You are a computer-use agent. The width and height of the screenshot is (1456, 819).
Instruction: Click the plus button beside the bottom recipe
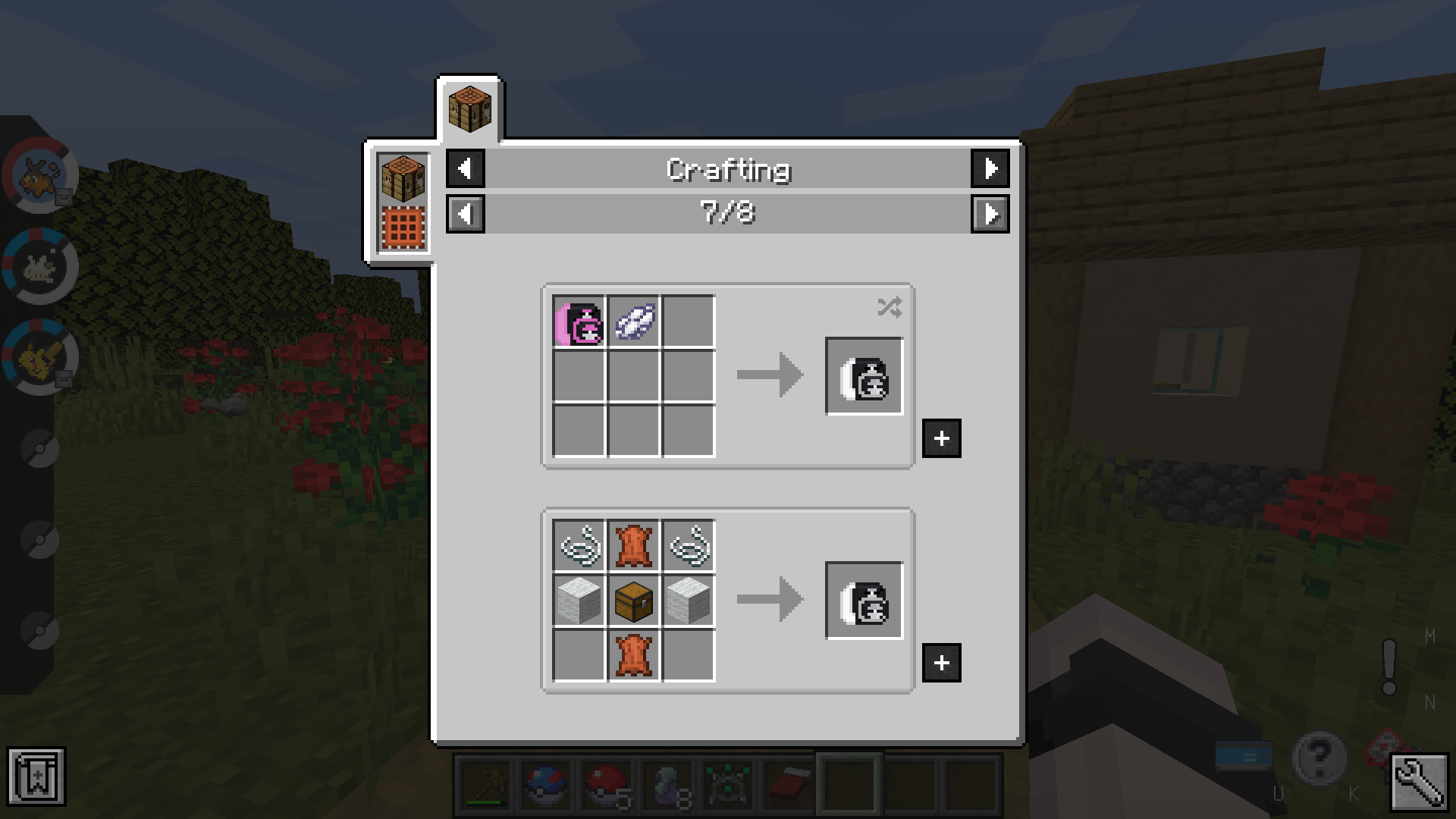(941, 663)
